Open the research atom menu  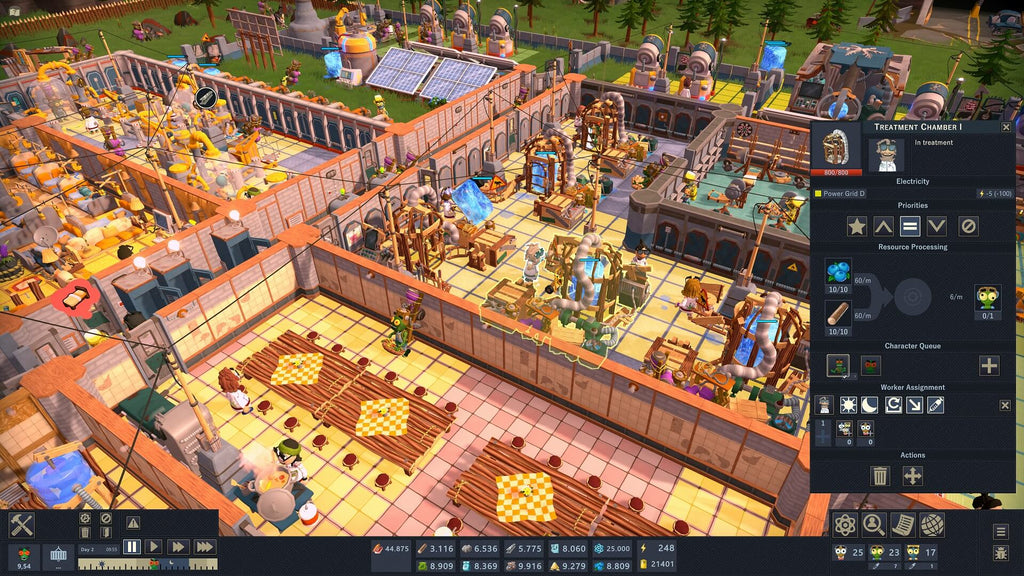(x=845, y=524)
